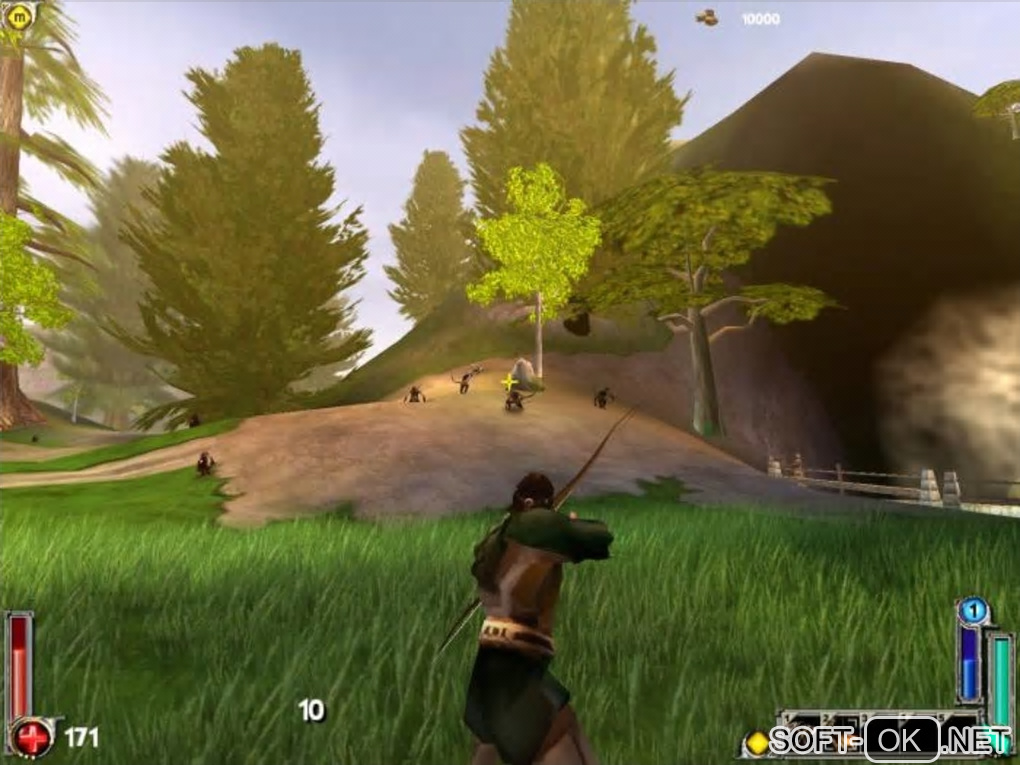Click the yellow gem beside the hotbar
Screen dimensions: 1020x765
point(758,742)
